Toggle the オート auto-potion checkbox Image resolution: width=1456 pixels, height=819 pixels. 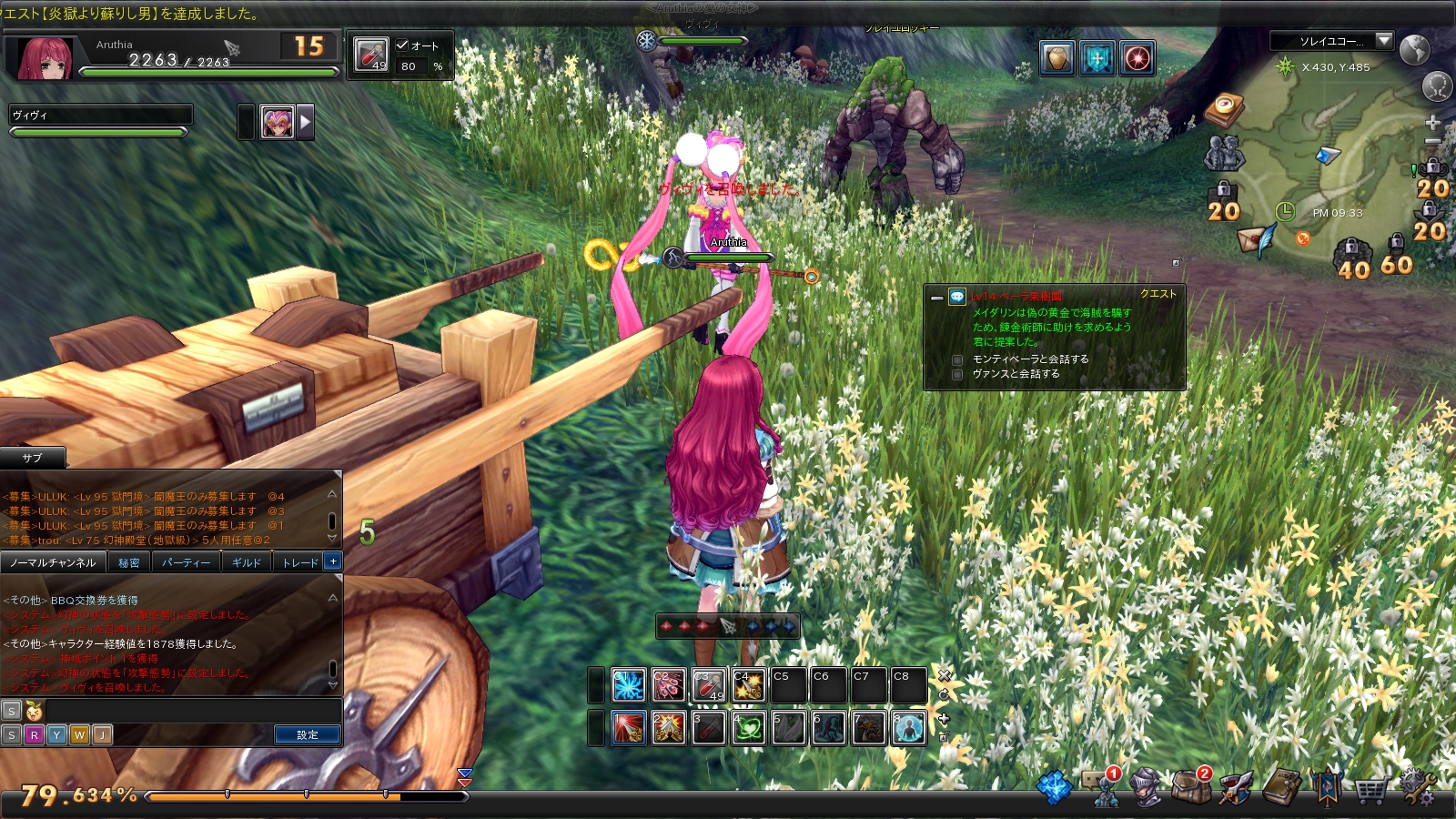point(402,45)
